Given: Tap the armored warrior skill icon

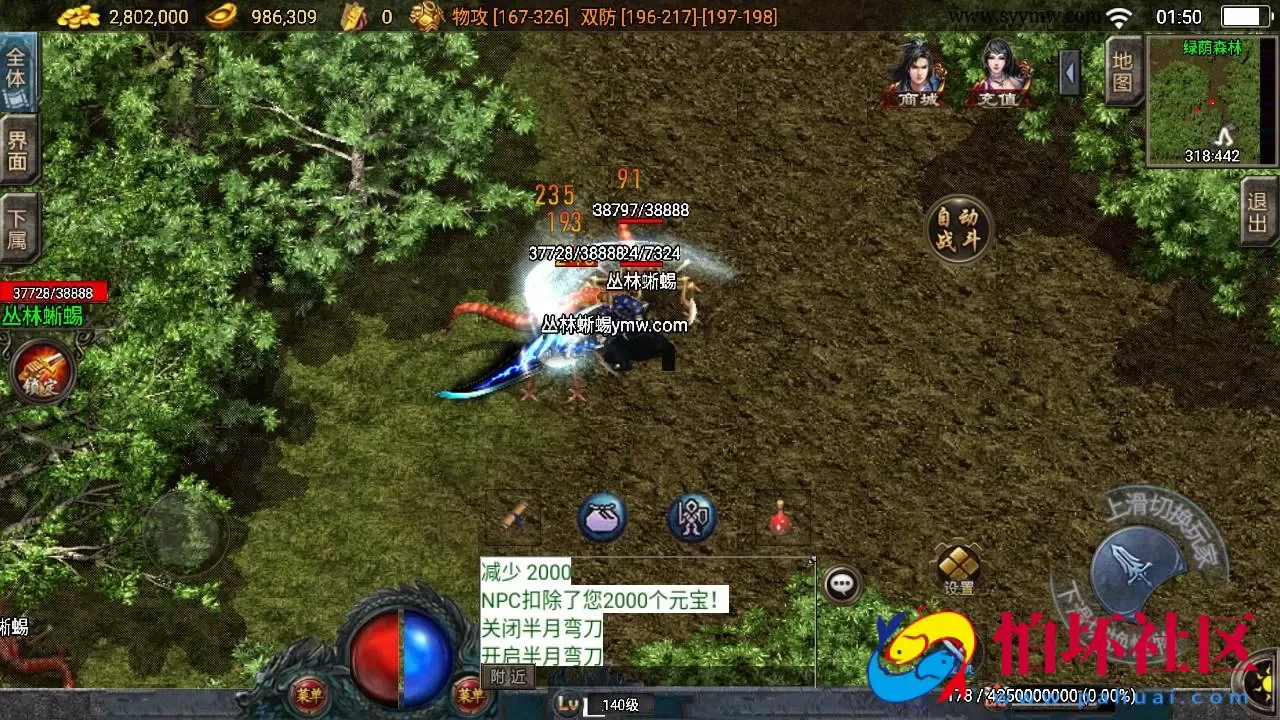Looking at the screenshot, I should tap(690, 516).
